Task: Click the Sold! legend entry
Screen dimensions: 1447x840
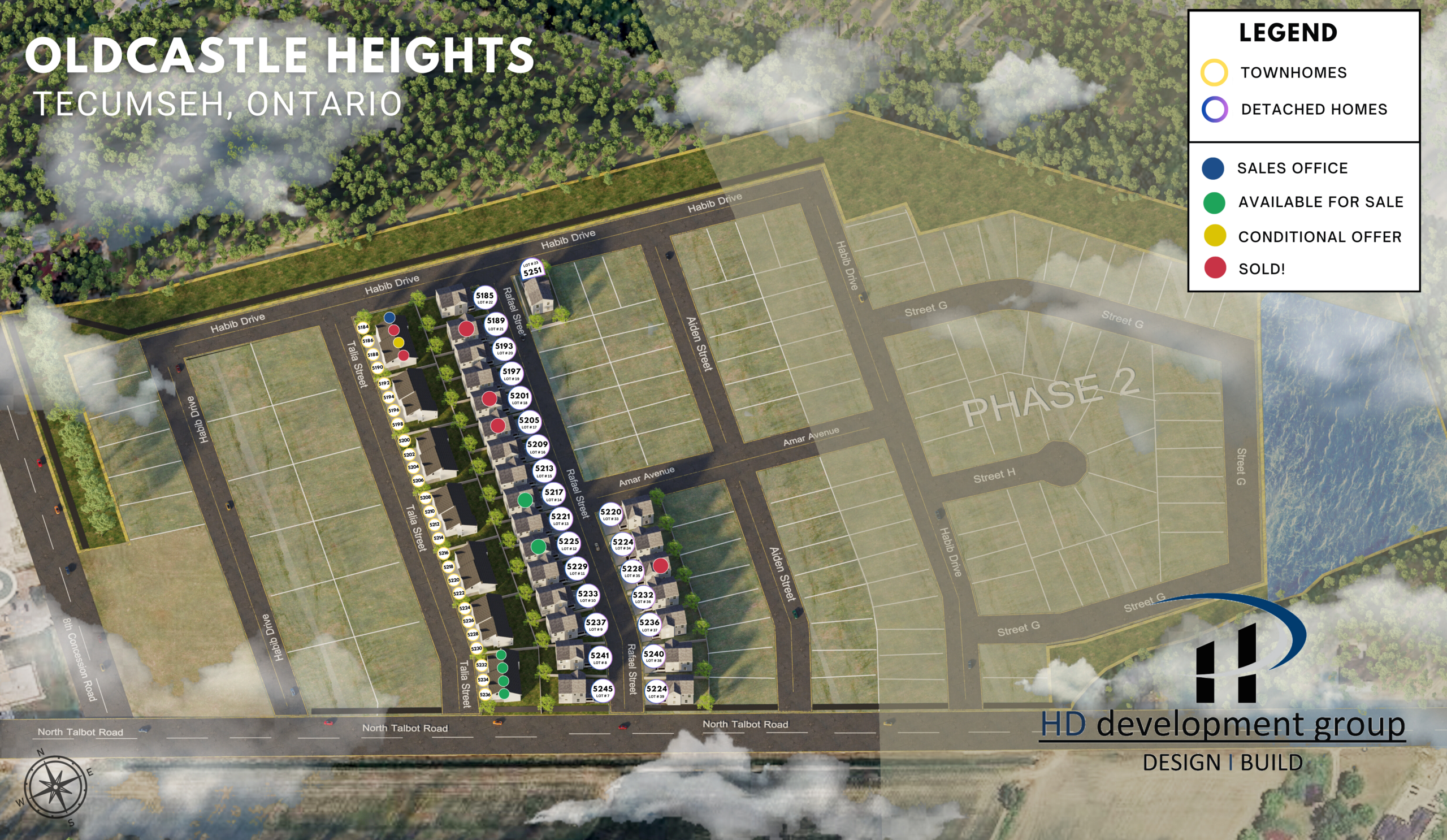Action: (x=1261, y=269)
